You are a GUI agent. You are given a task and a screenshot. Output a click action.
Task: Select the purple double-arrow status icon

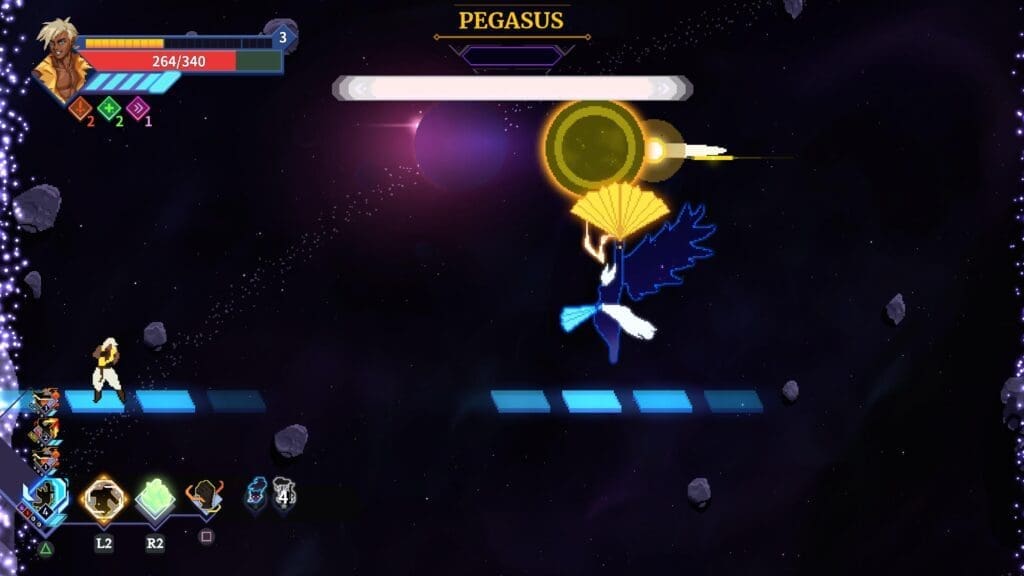[137, 108]
